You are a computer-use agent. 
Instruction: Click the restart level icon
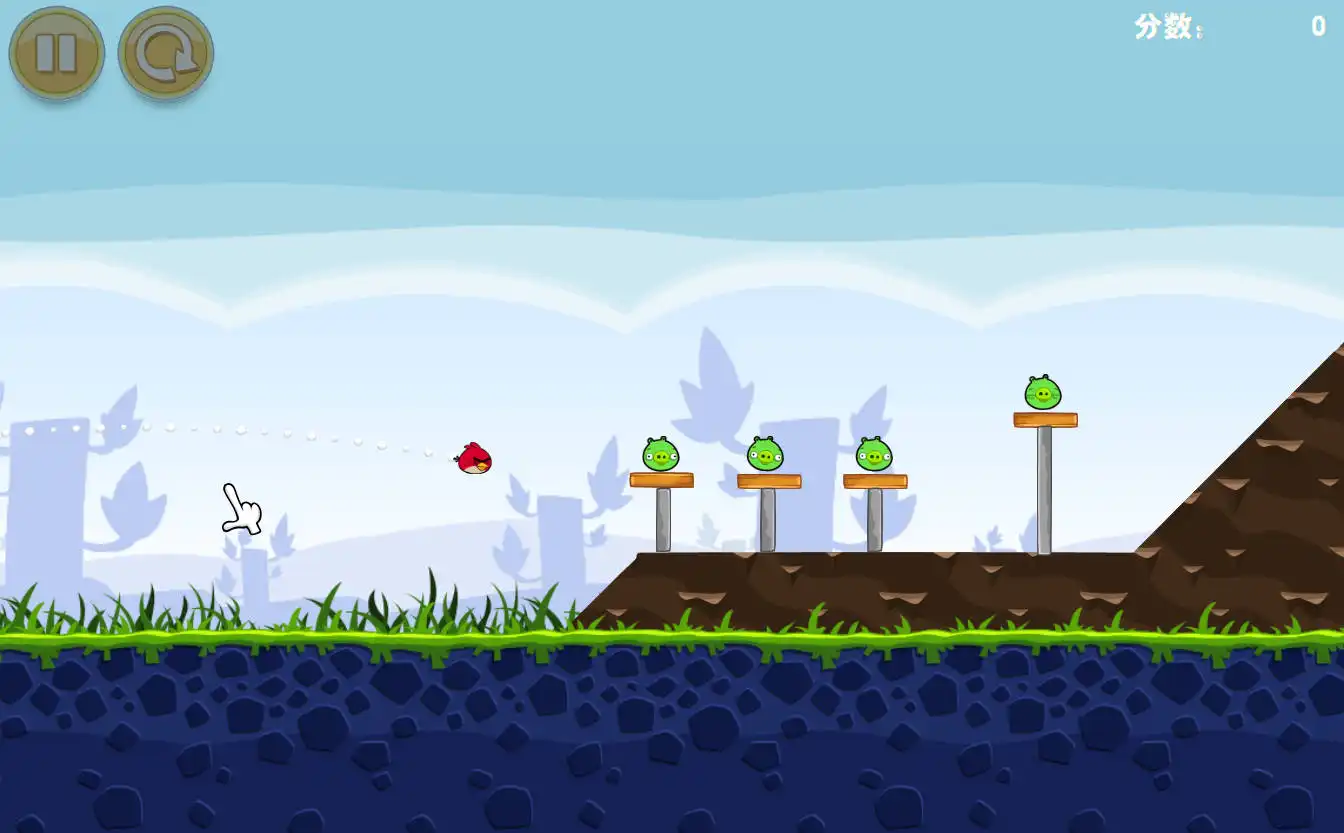point(165,53)
